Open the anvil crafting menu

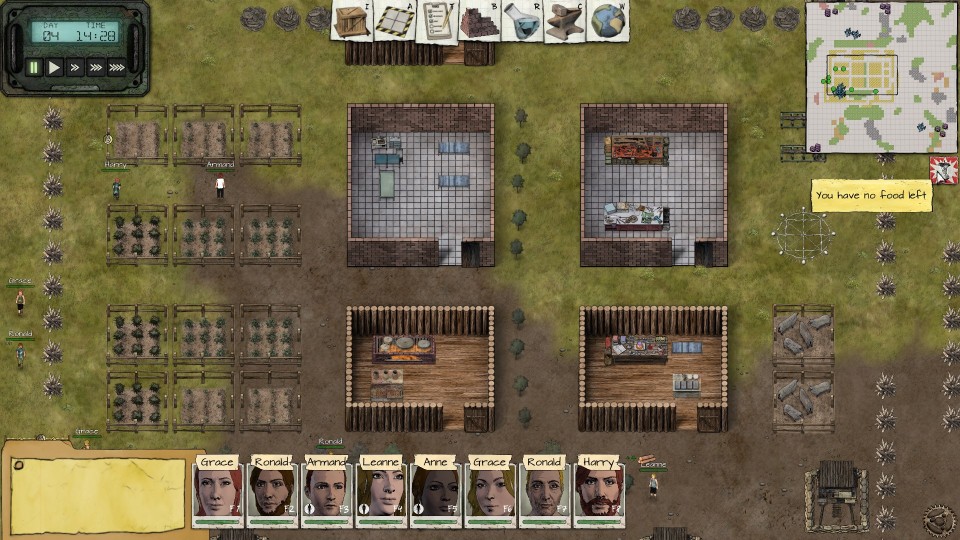point(563,22)
